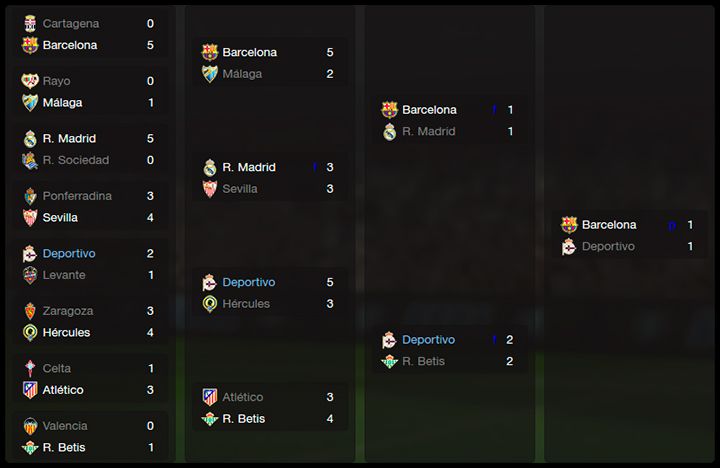Open the Valencia team link

pyautogui.click(x=65, y=426)
